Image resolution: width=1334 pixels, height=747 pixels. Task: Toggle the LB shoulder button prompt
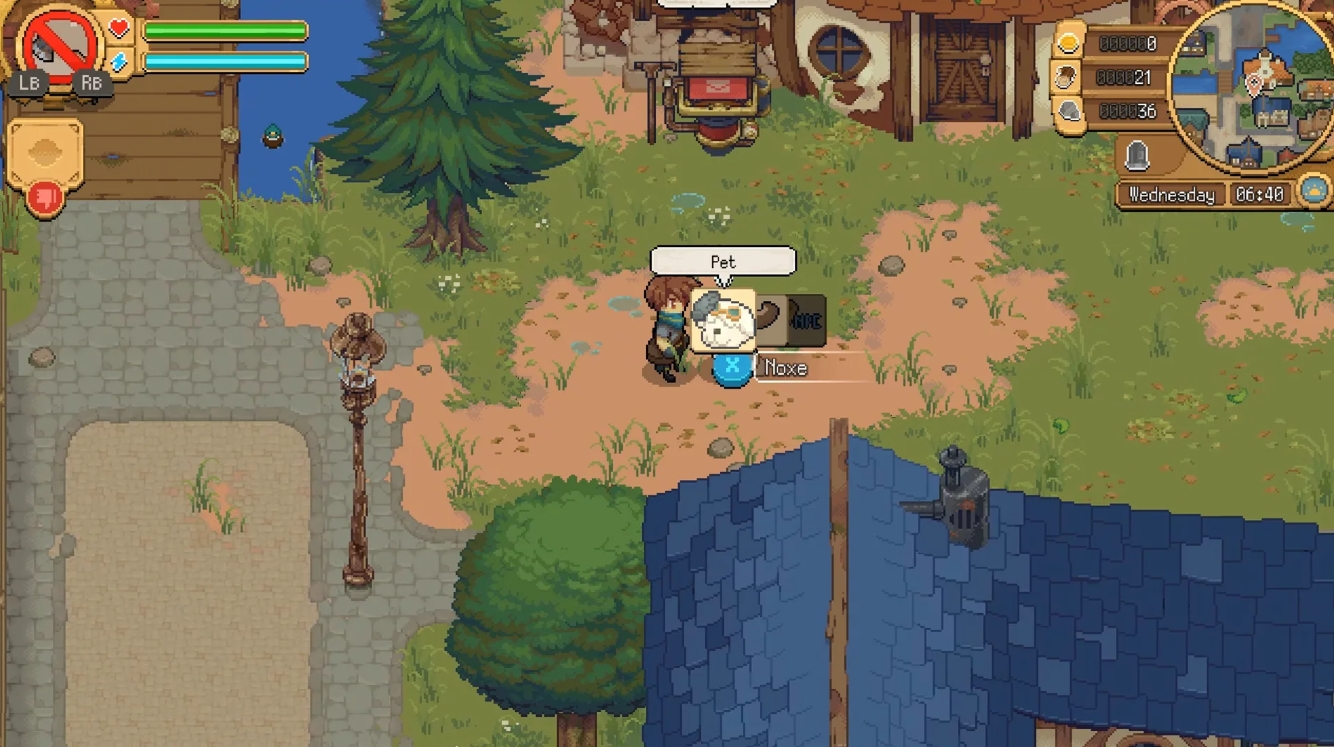[29, 84]
